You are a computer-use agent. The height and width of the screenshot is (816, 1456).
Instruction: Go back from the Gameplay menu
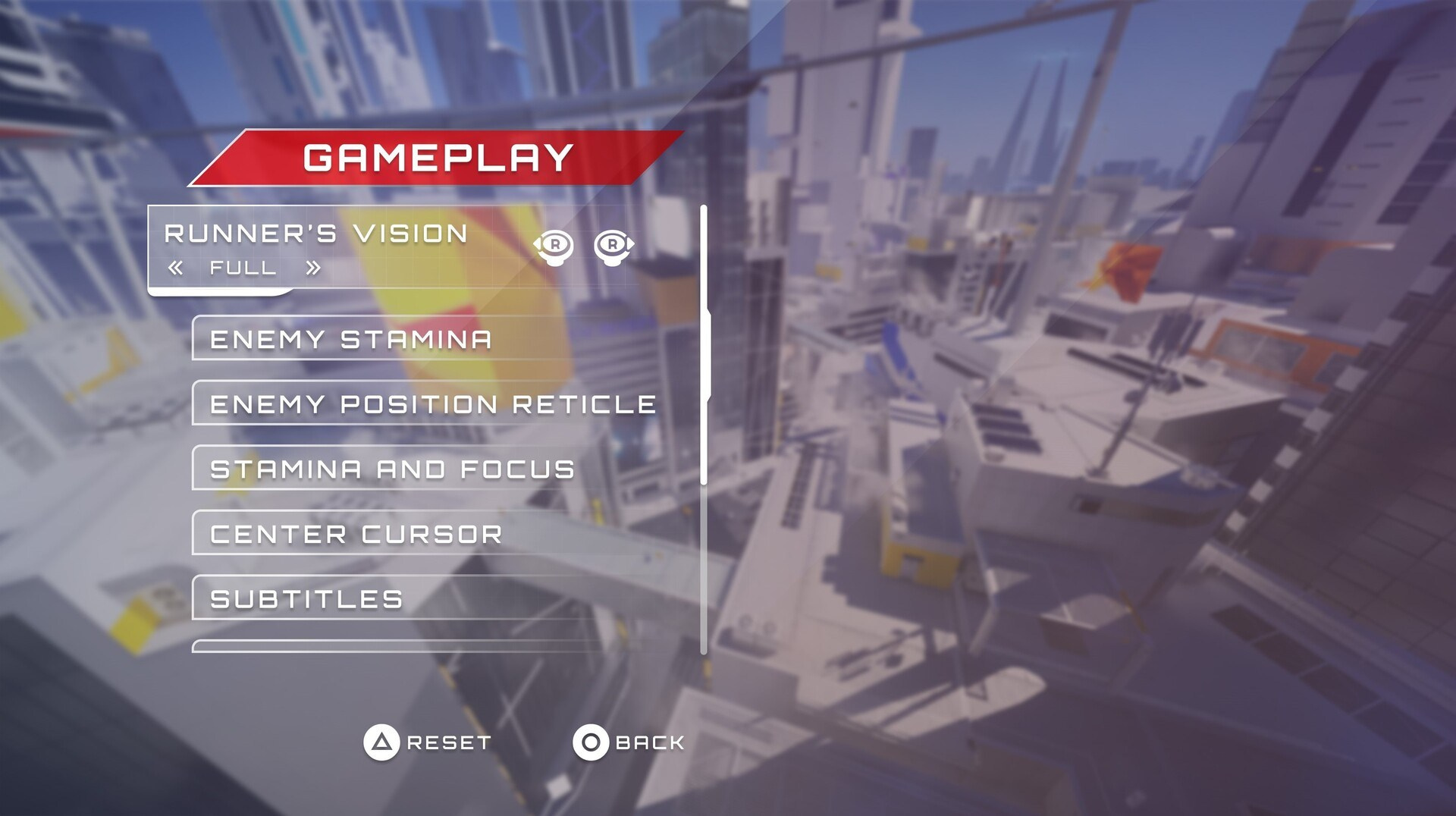(629, 742)
